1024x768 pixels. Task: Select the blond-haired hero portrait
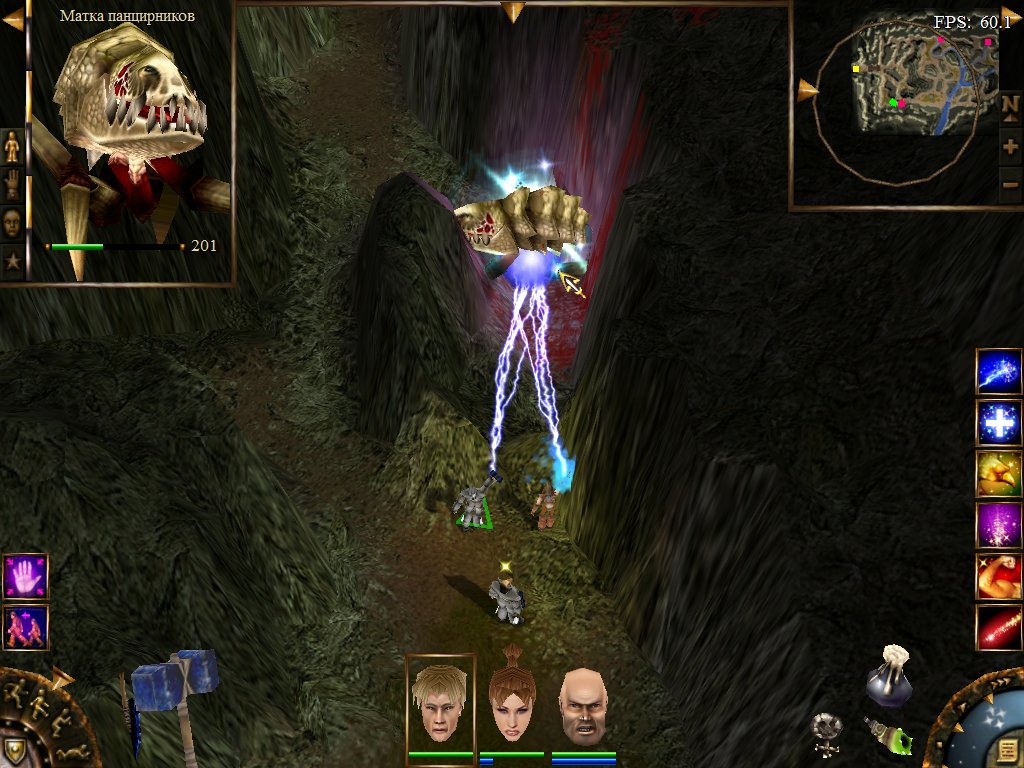coord(440,704)
